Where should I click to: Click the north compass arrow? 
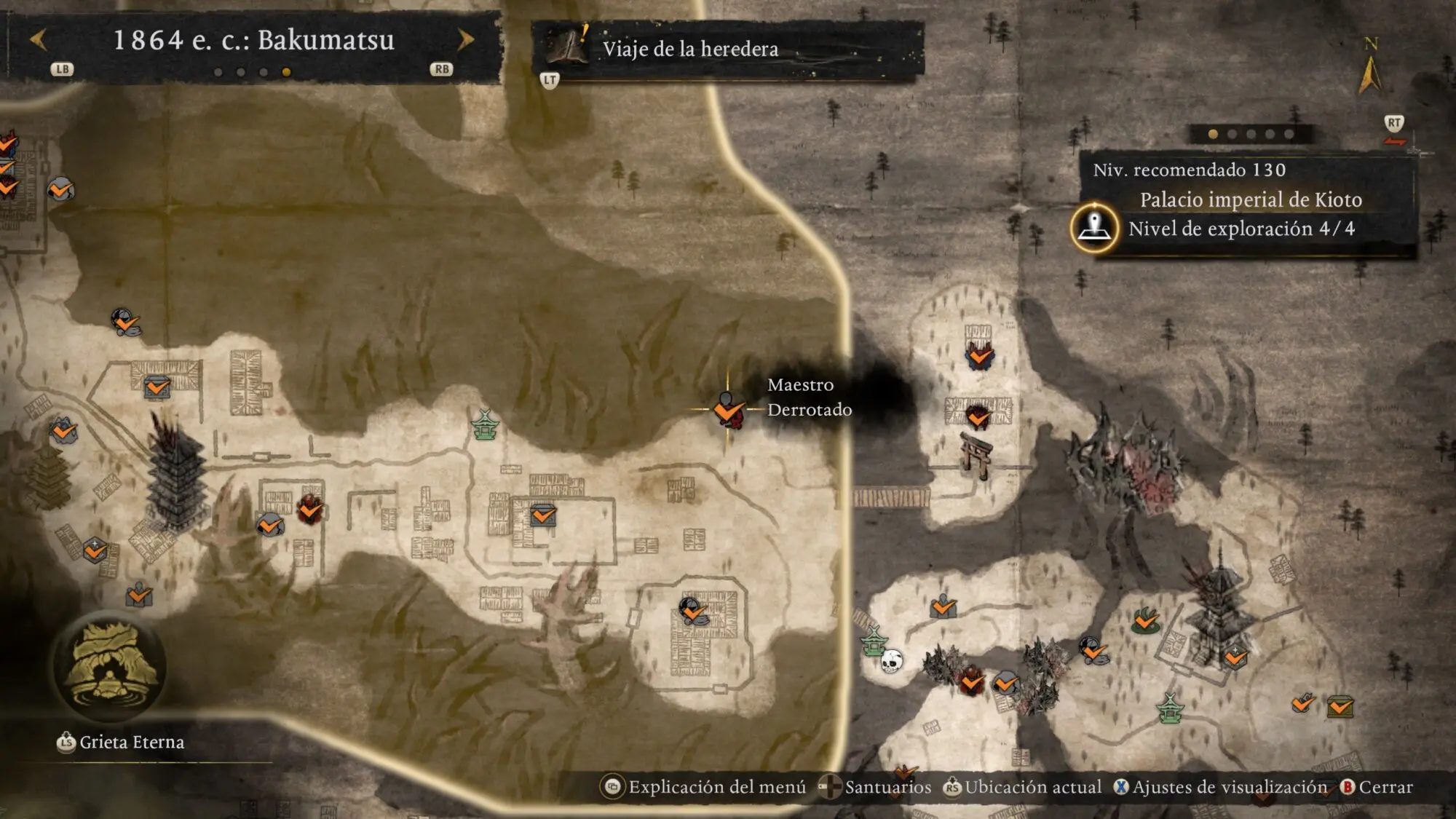coord(1369,73)
